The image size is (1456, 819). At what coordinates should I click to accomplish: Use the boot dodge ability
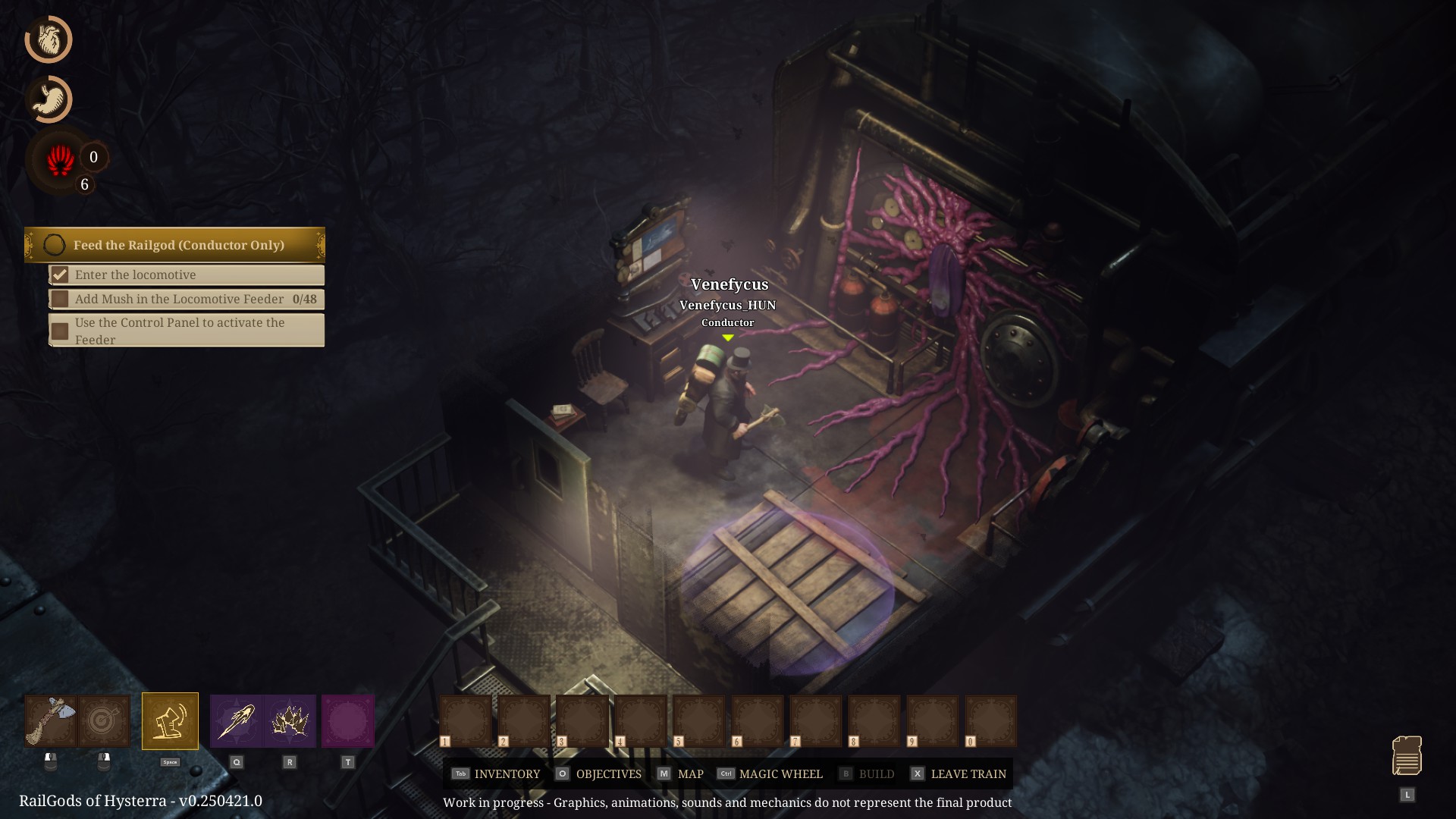click(x=170, y=721)
